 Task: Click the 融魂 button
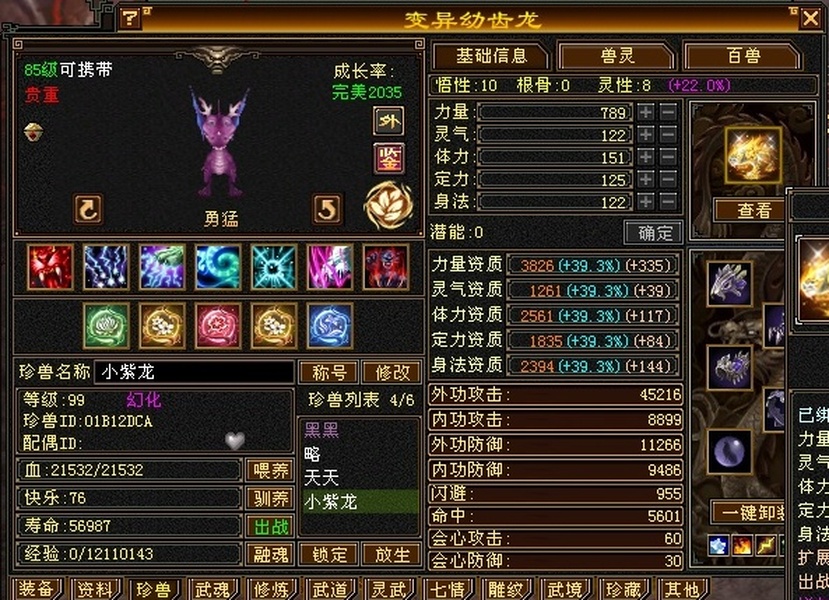[x=270, y=554]
